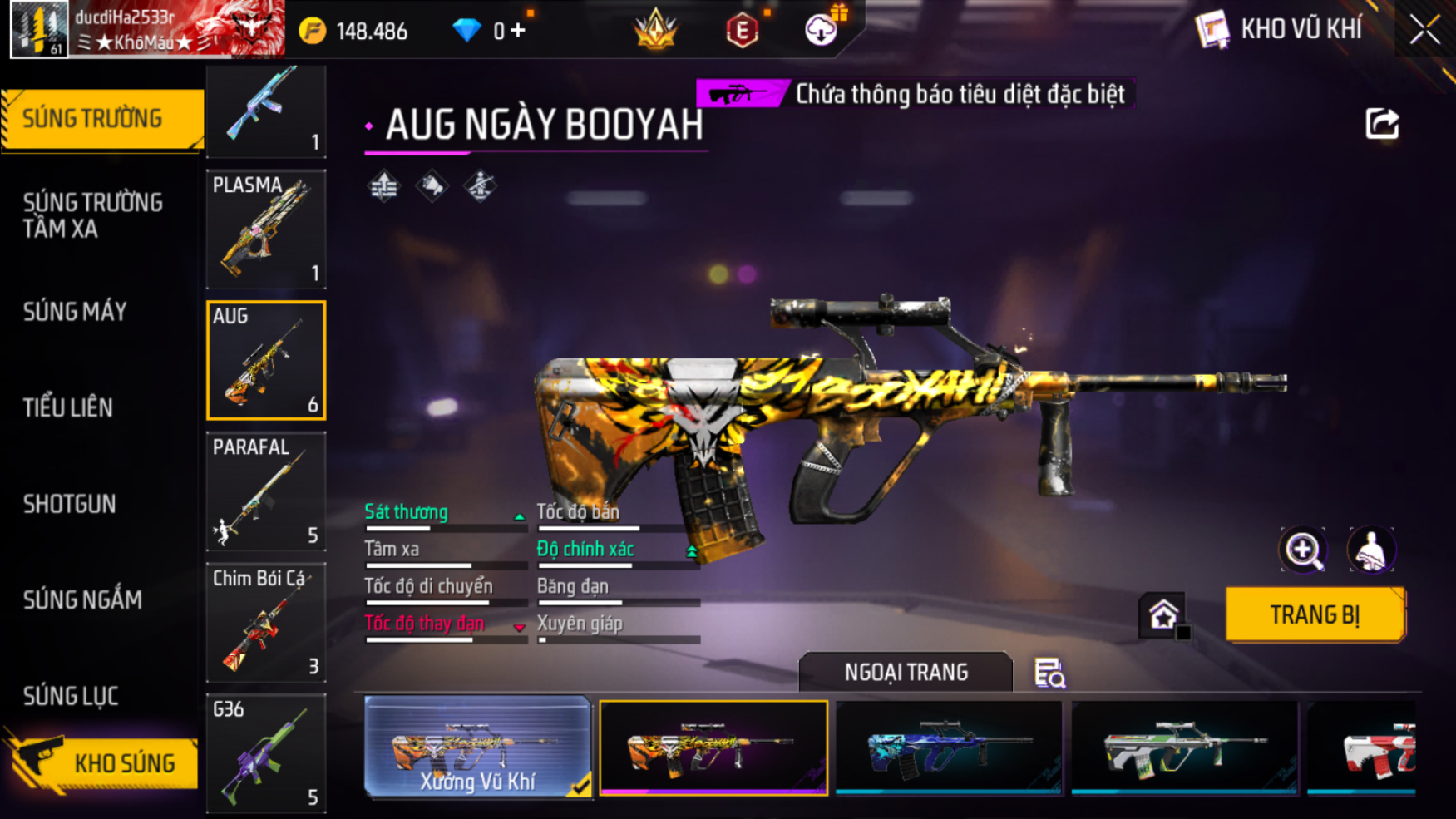Select the Súng Máy category
Screen dimensions: 1456x819
(x=75, y=312)
